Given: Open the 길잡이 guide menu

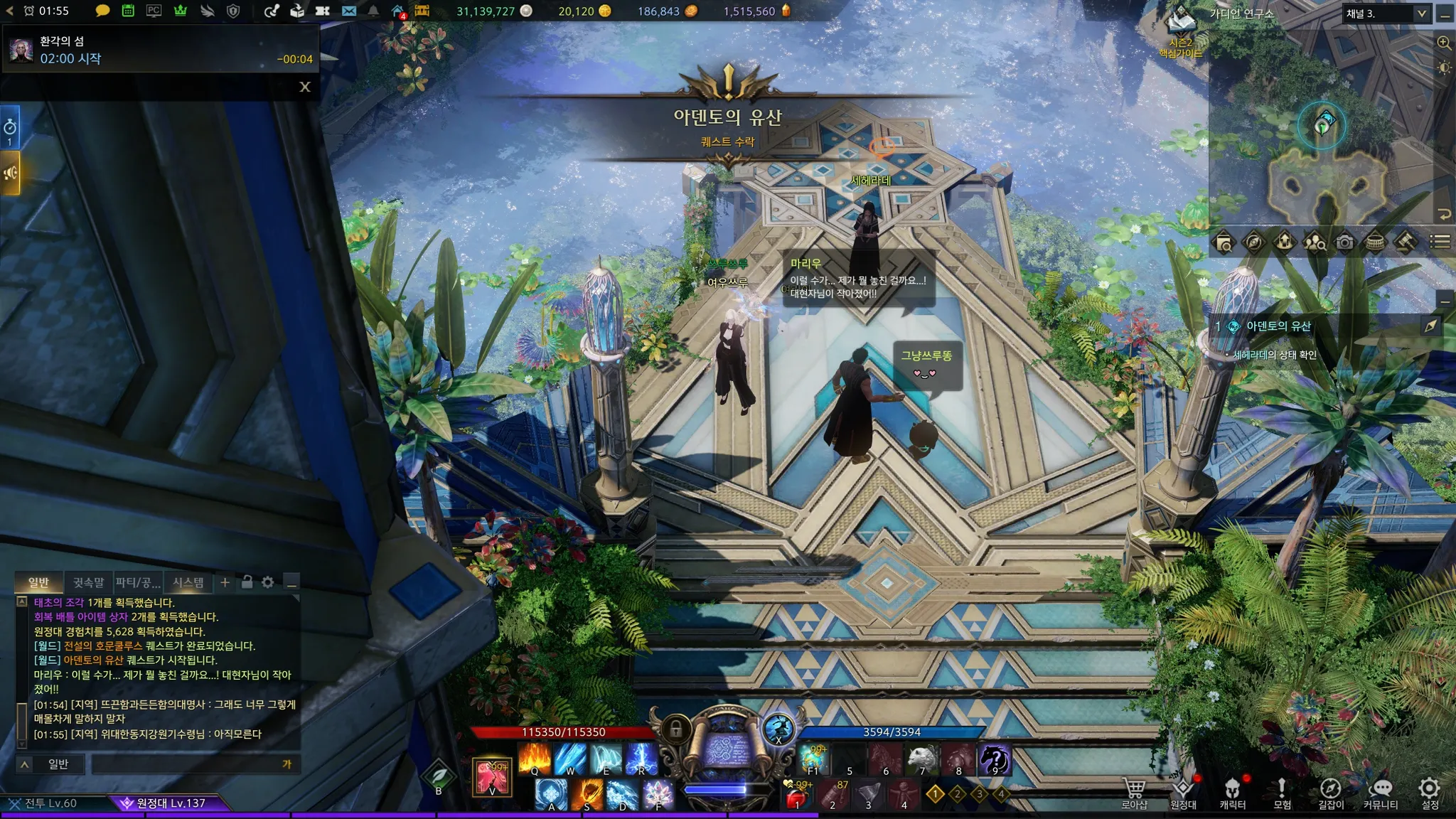Looking at the screenshot, I should 1331,793.
